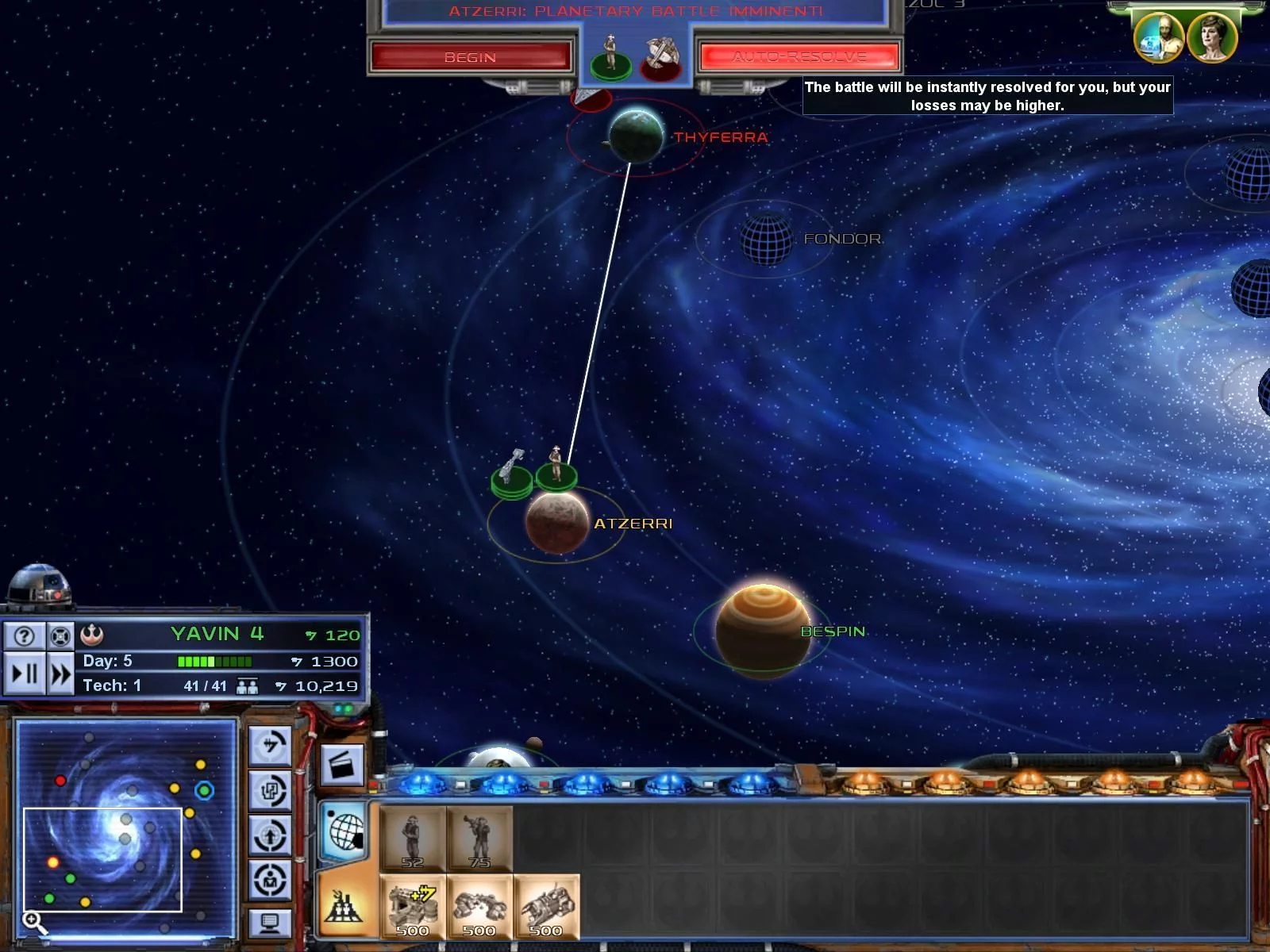The height and width of the screenshot is (952, 1270).
Task: Open the credits income filter button
Action: click(x=270, y=746)
